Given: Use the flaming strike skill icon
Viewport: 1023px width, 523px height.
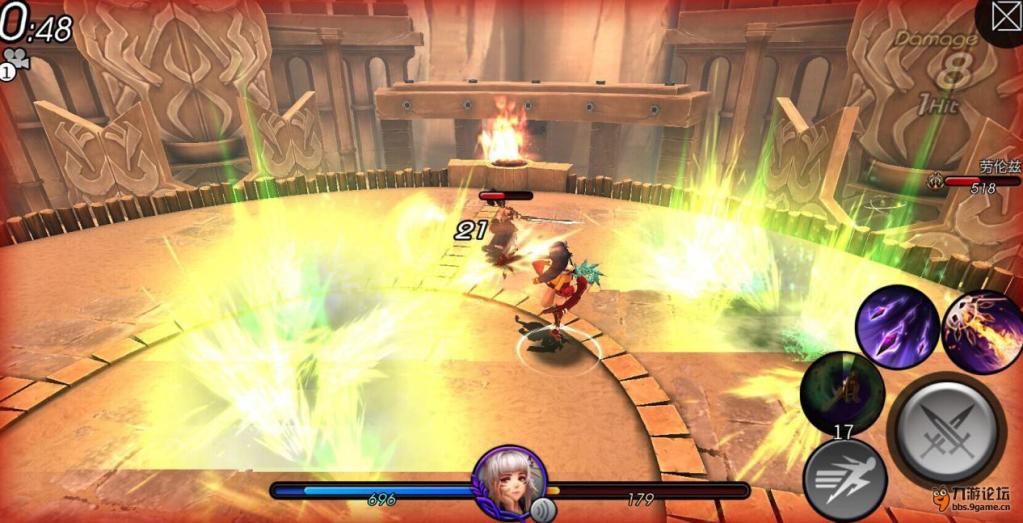Looking at the screenshot, I should point(984,332).
